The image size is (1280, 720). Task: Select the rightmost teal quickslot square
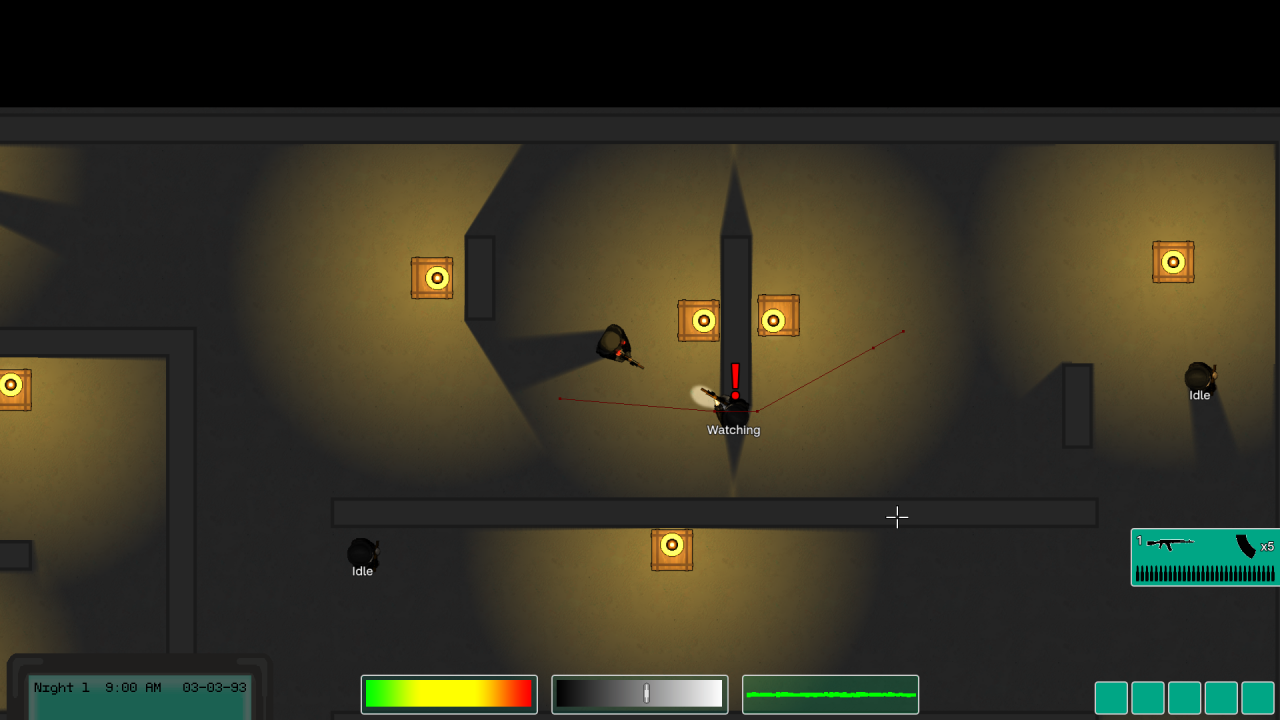pos(1258,697)
